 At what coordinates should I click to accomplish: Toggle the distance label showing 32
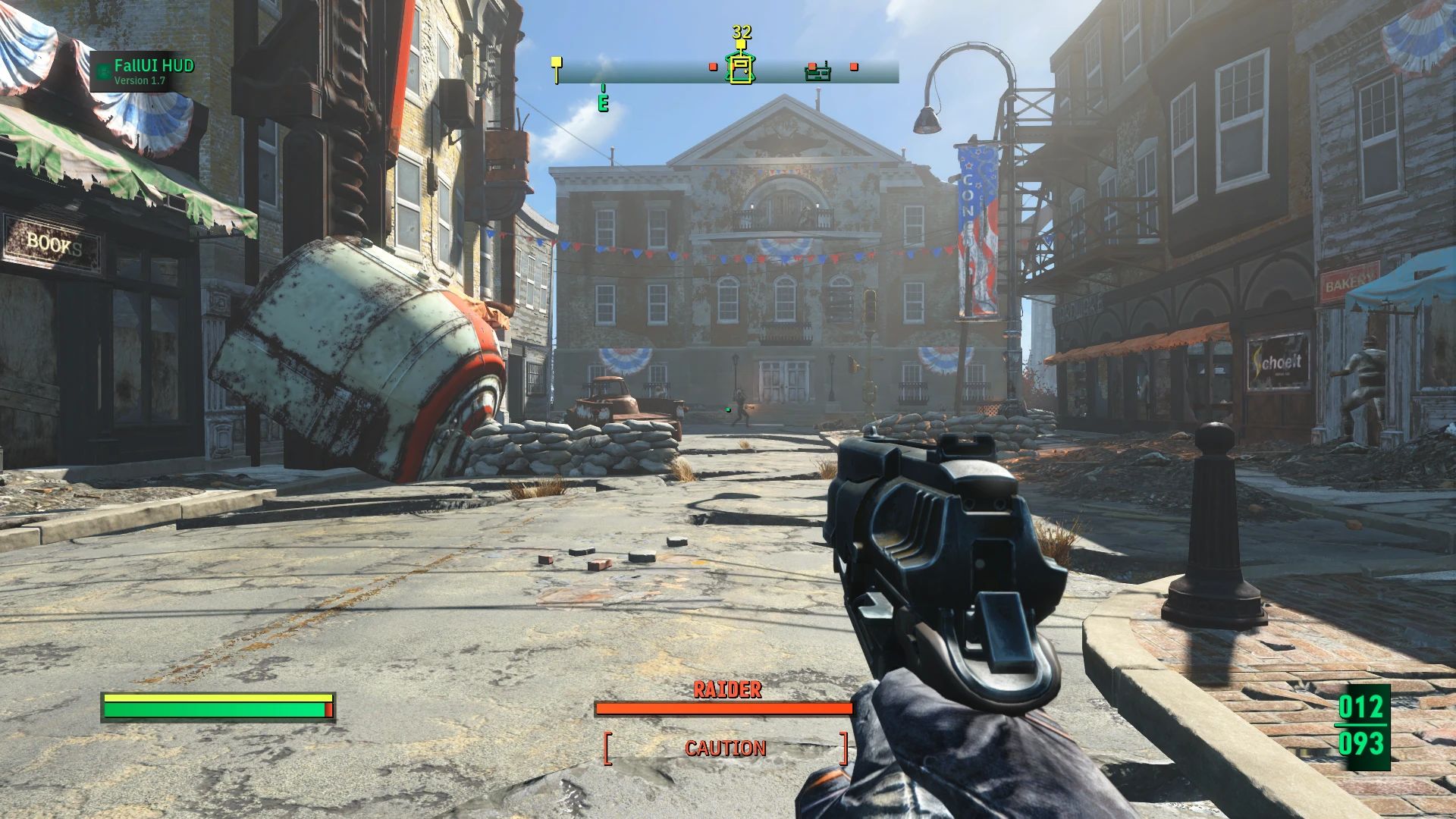(741, 32)
